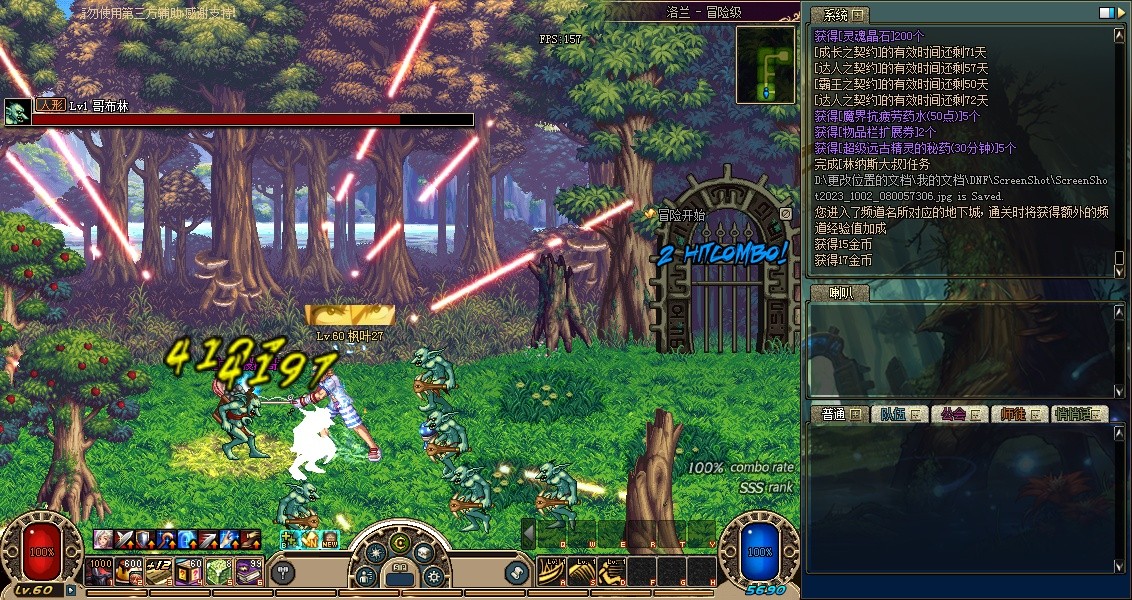Screen dimensions: 1132x600
Task: Click the yellow C button in the center dial
Action: (x=400, y=544)
